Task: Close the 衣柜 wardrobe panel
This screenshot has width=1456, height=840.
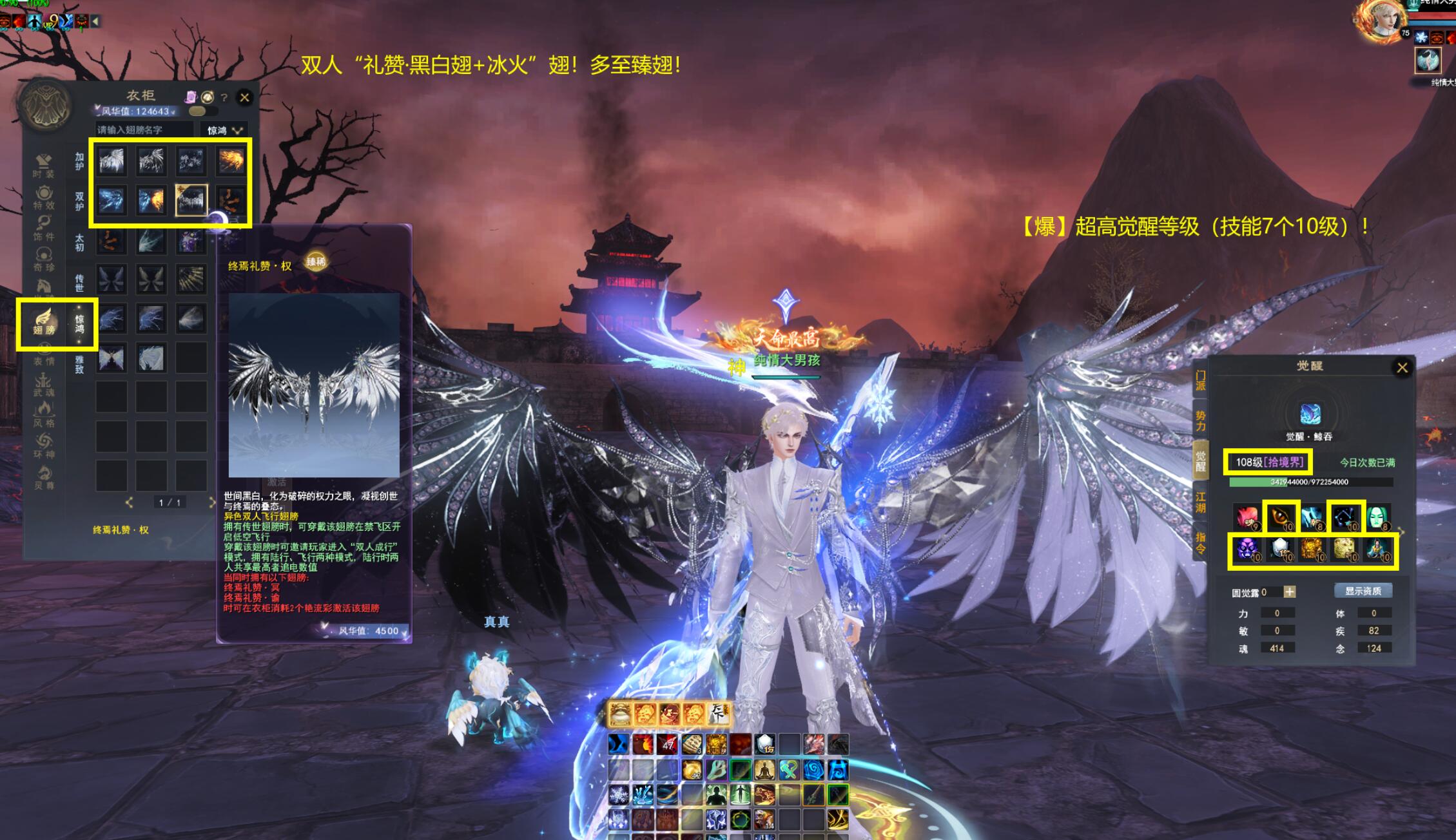Action: pyautogui.click(x=244, y=98)
